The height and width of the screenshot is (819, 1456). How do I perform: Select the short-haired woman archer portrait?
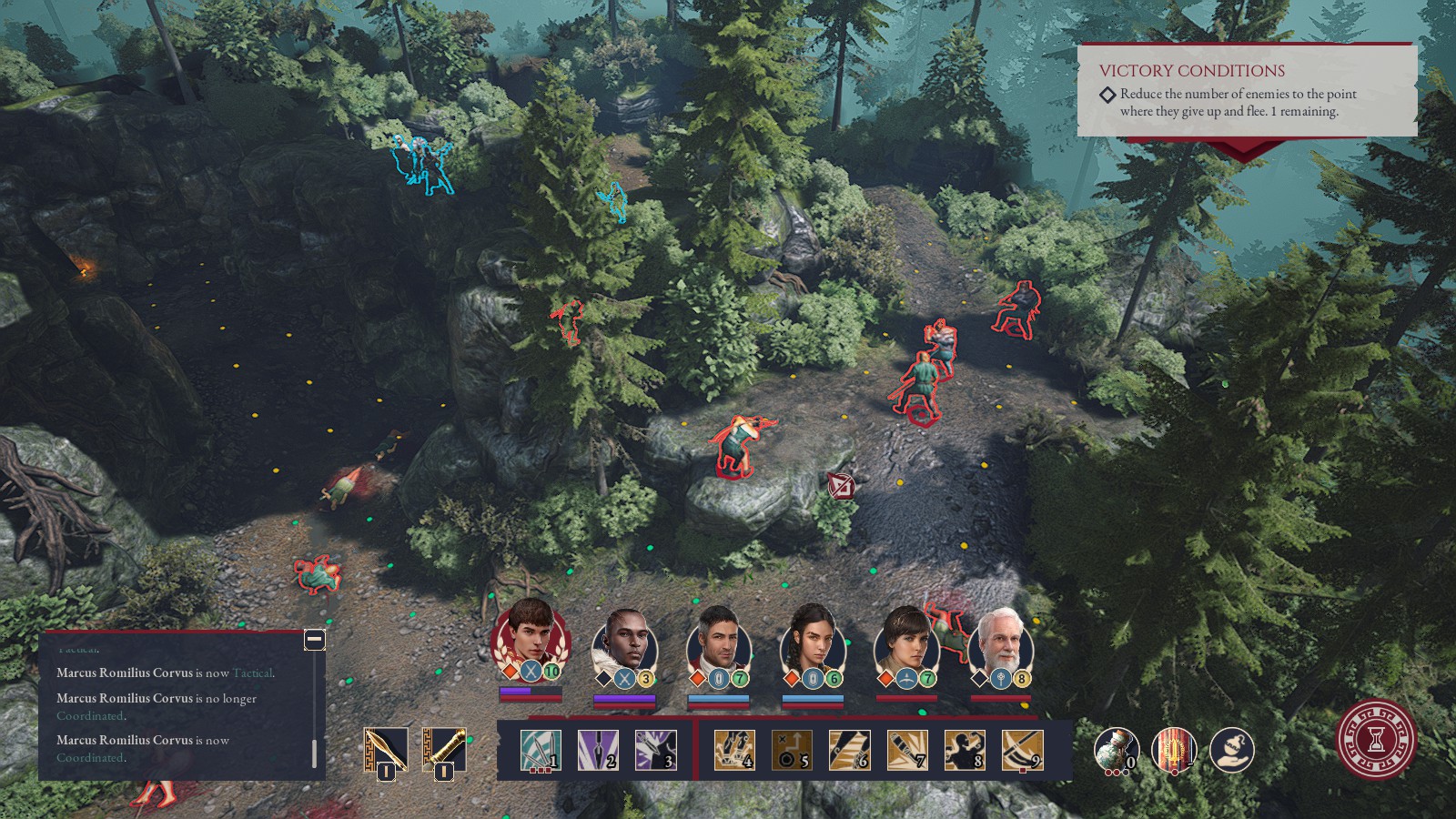[x=905, y=641]
